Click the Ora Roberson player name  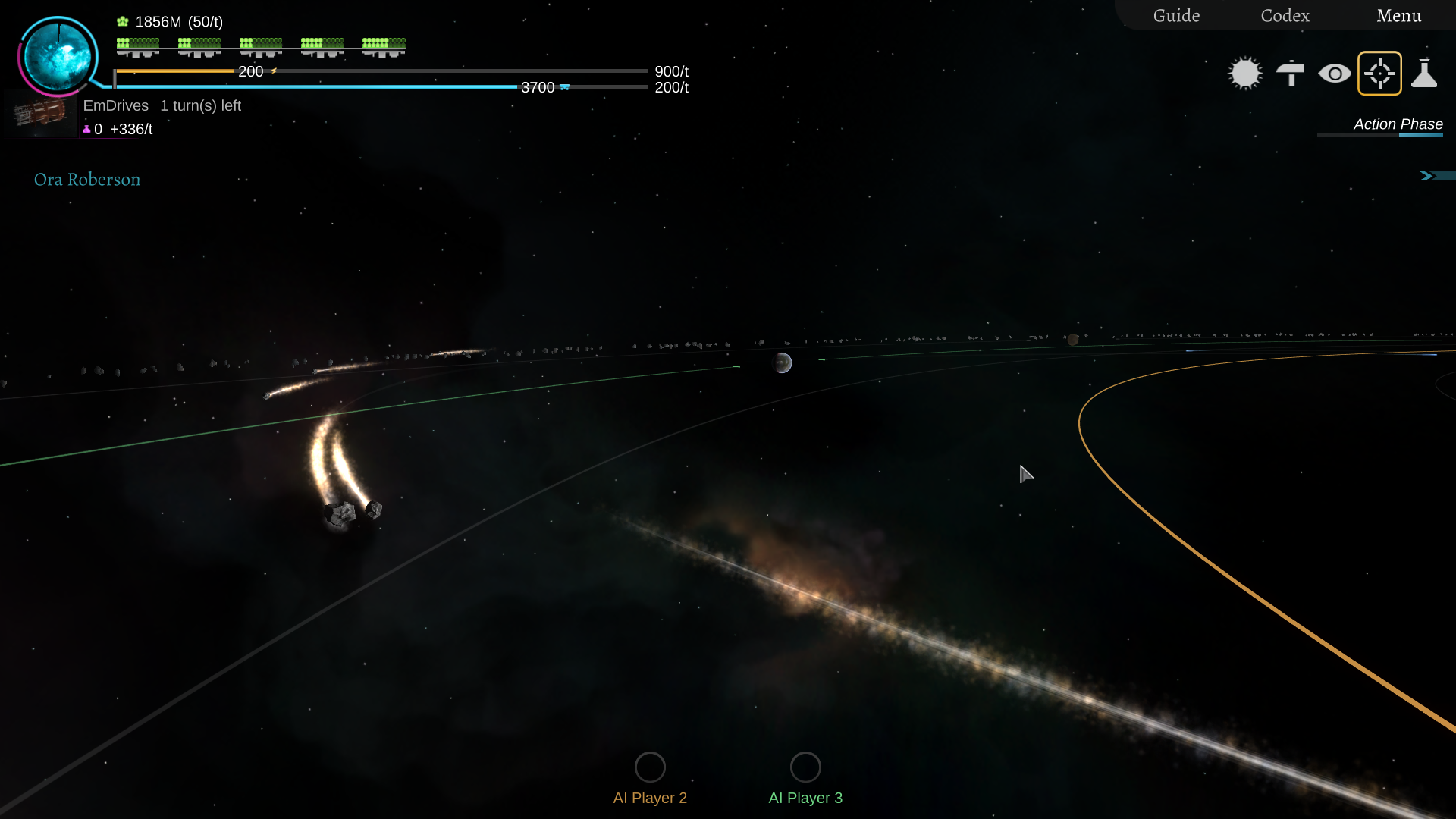[86, 180]
